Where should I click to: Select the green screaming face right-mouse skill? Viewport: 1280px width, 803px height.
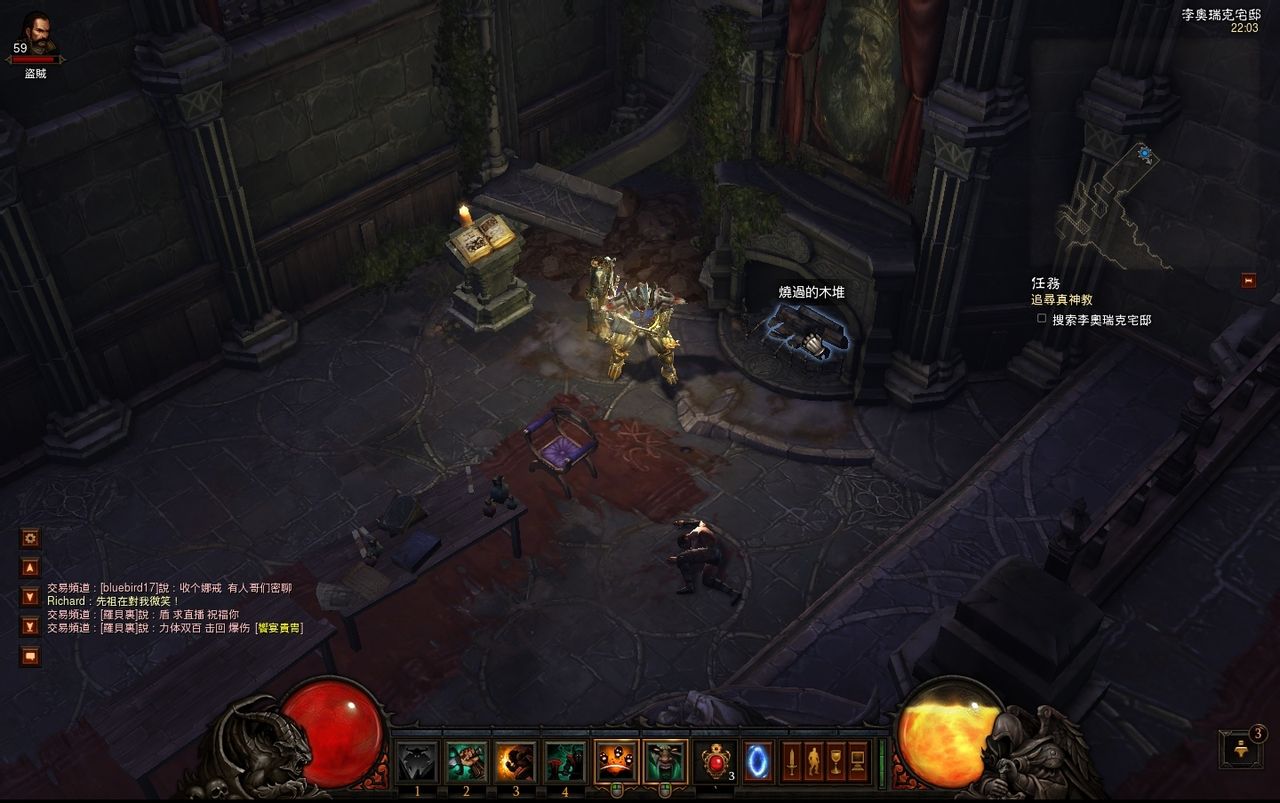[665, 762]
